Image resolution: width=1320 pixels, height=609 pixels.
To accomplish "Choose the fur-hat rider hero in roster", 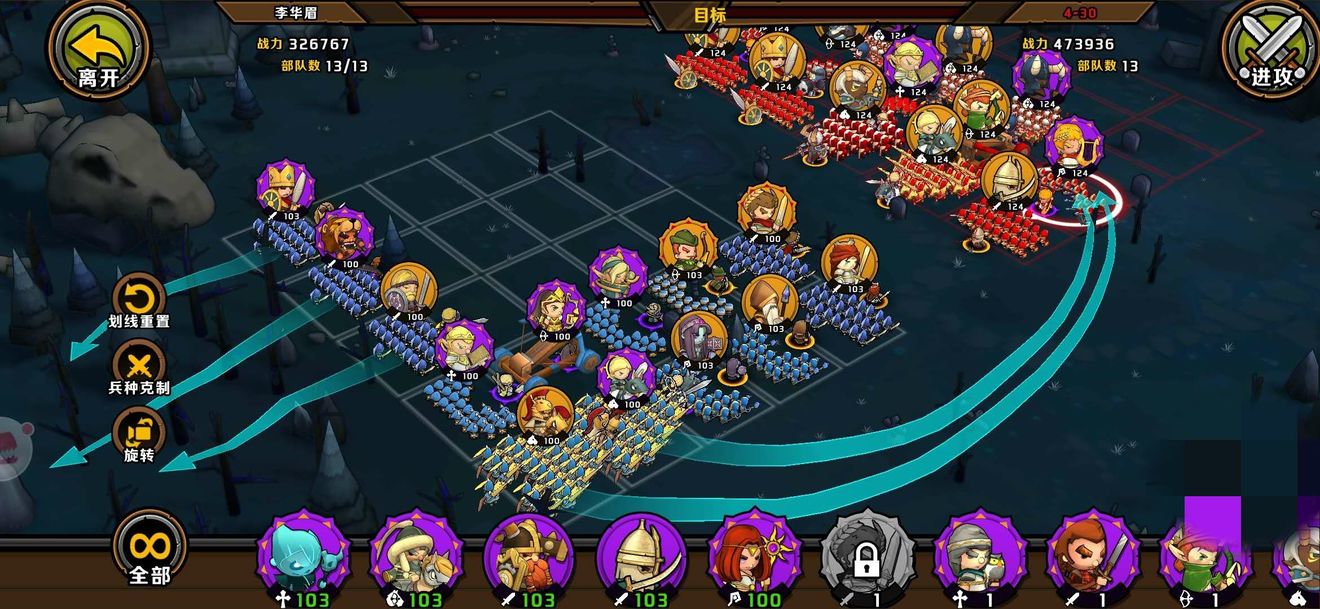I will [x=416, y=557].
